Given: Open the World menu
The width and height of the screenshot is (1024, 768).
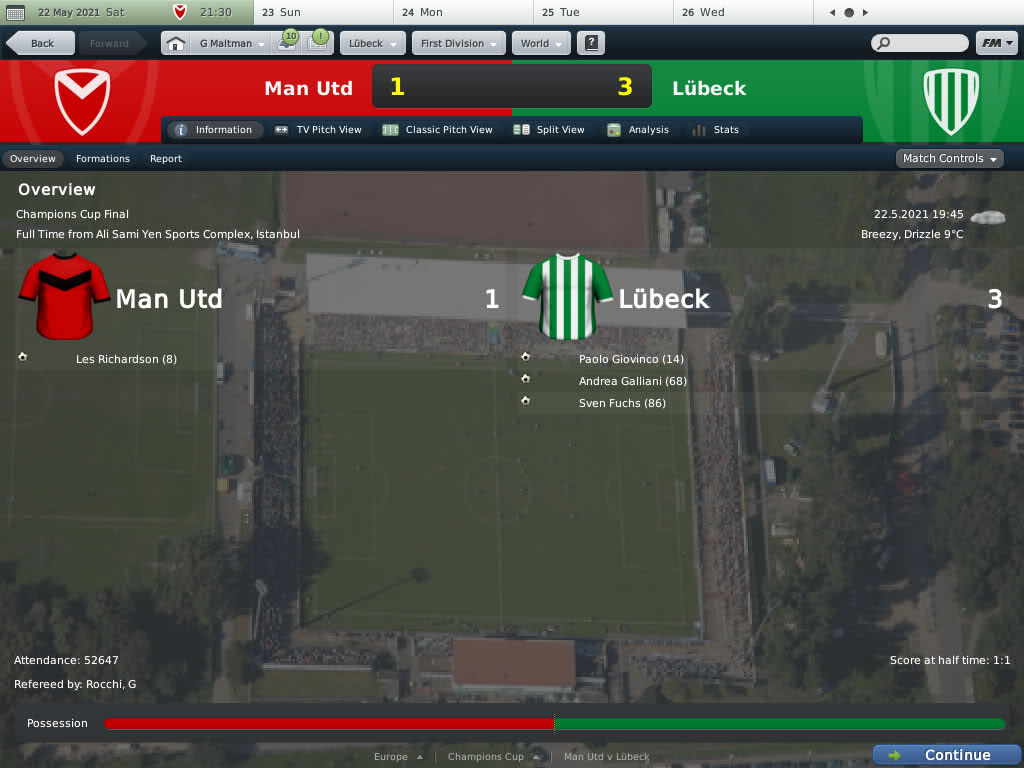Looking at the screenshot, I should click(541, 44).
